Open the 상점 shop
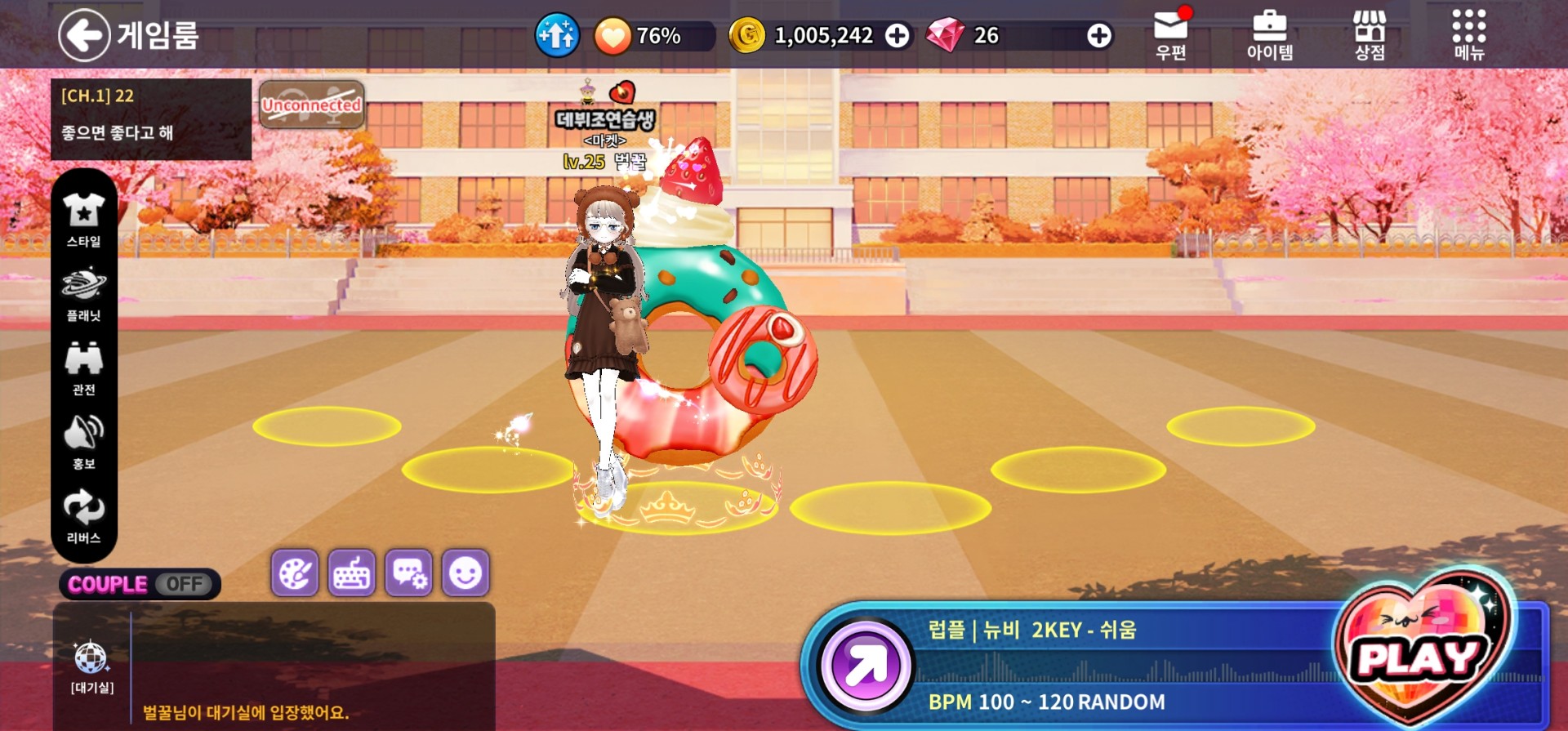1568x731 pixels. [1370, 35]
